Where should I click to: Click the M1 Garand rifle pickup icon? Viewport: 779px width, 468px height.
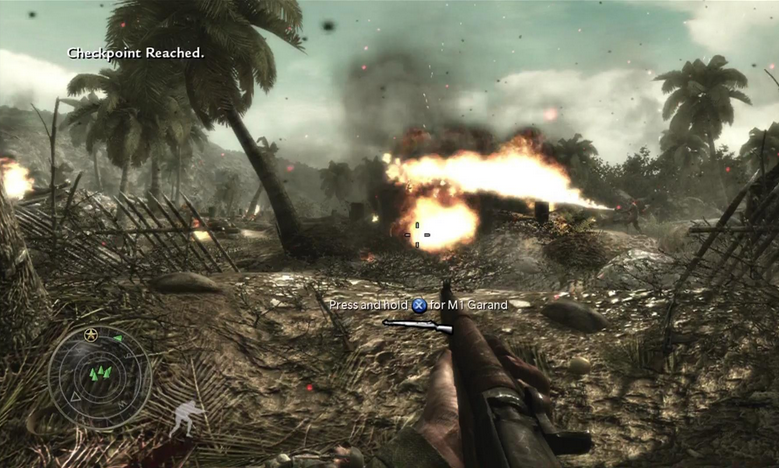coord(417,325)
